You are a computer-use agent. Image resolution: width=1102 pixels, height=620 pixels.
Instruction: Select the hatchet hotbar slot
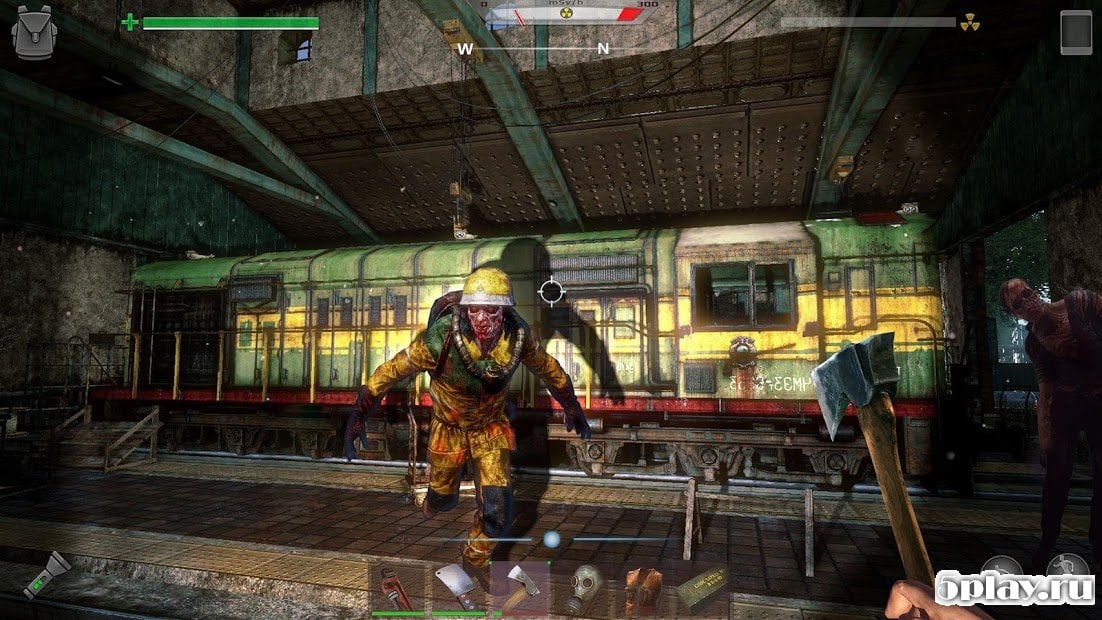(519, 589)
